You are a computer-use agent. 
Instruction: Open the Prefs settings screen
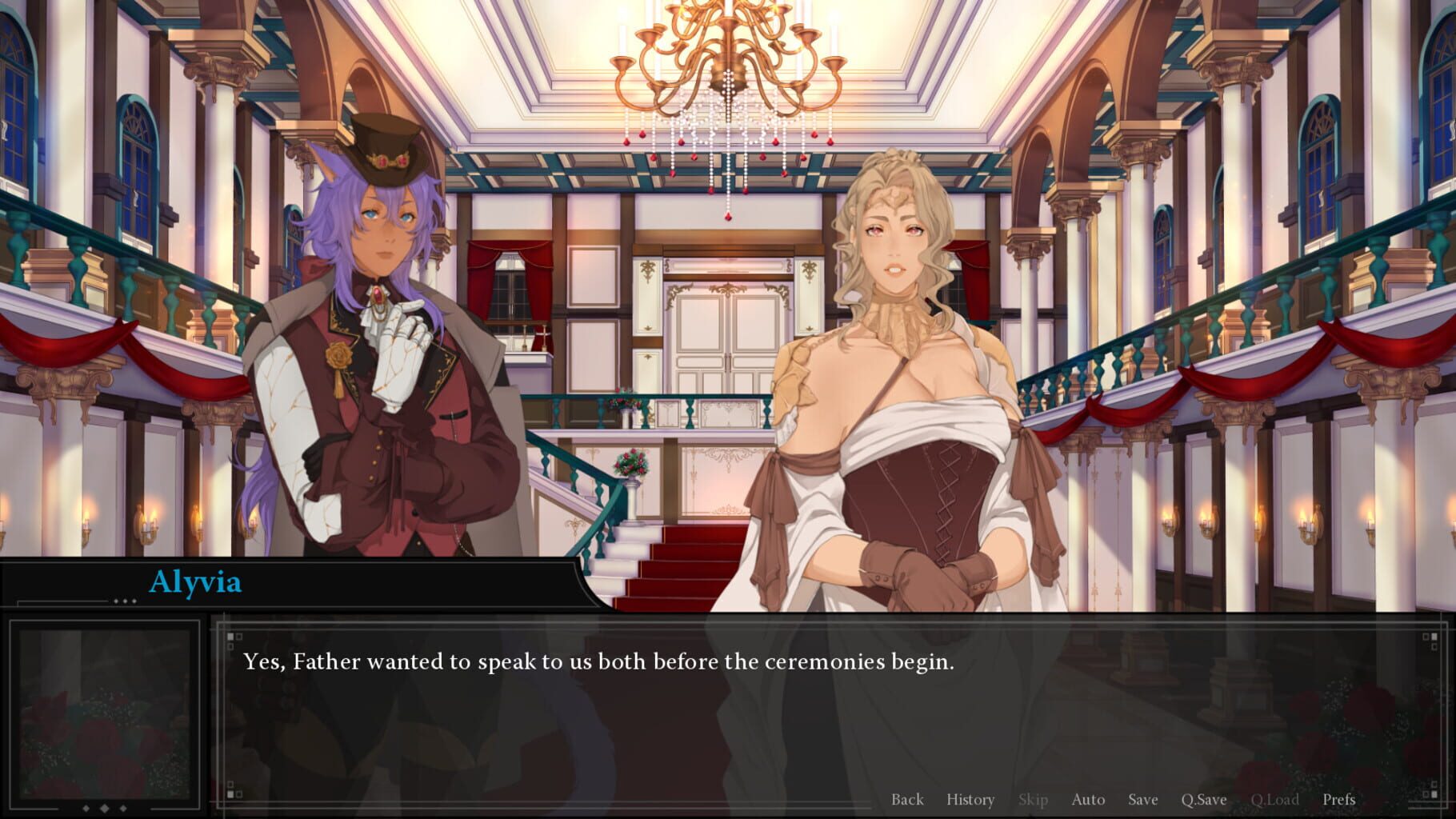click(1339, 799)
